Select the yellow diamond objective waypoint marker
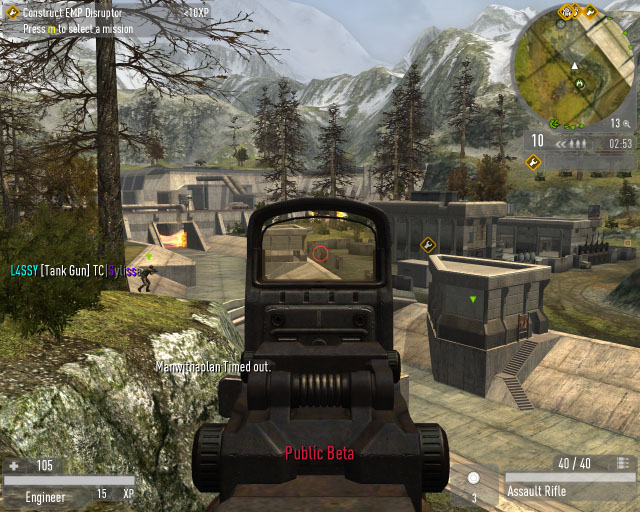 (428, 243)
